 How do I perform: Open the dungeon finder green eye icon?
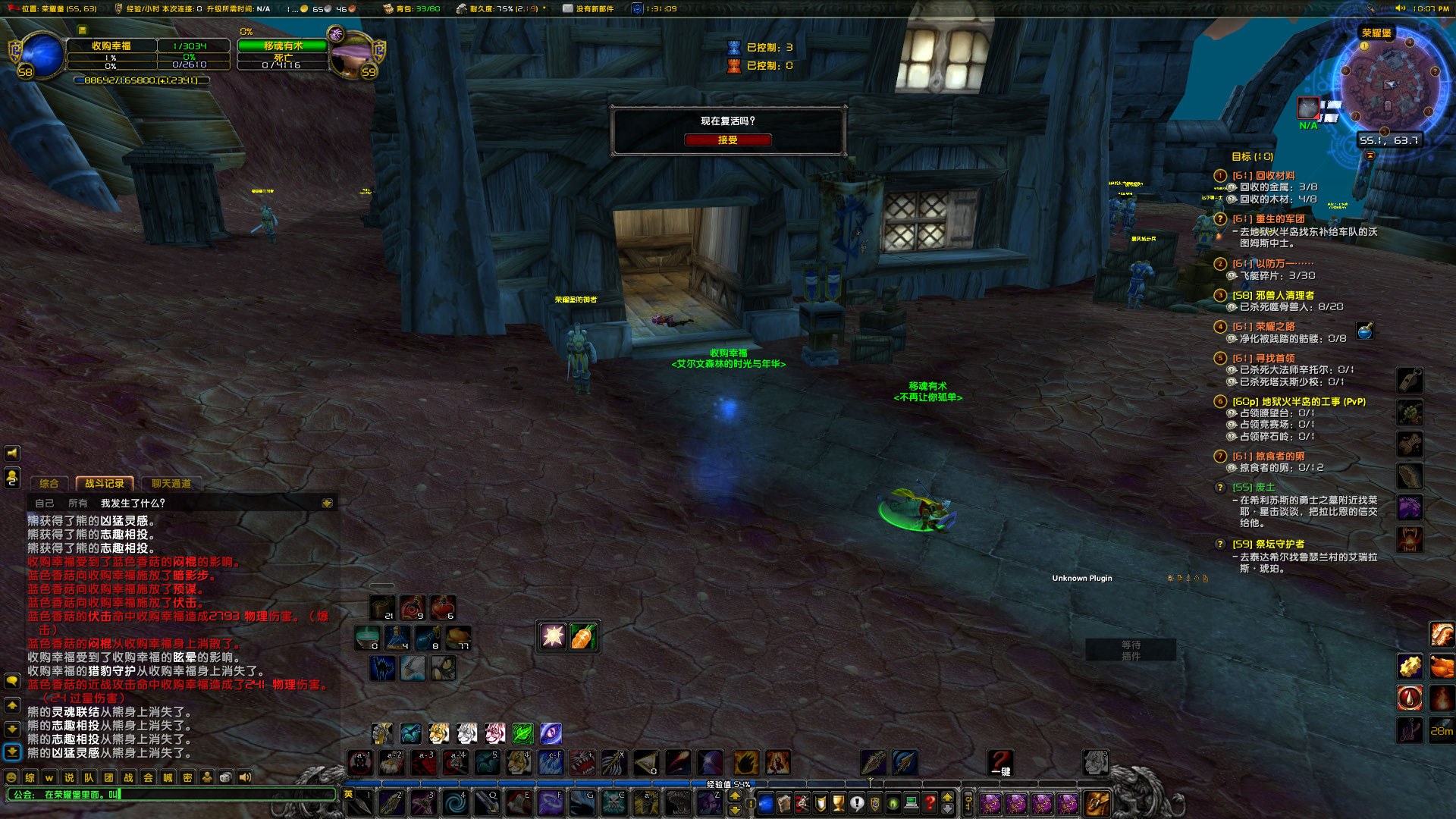(x=893, y=805)
